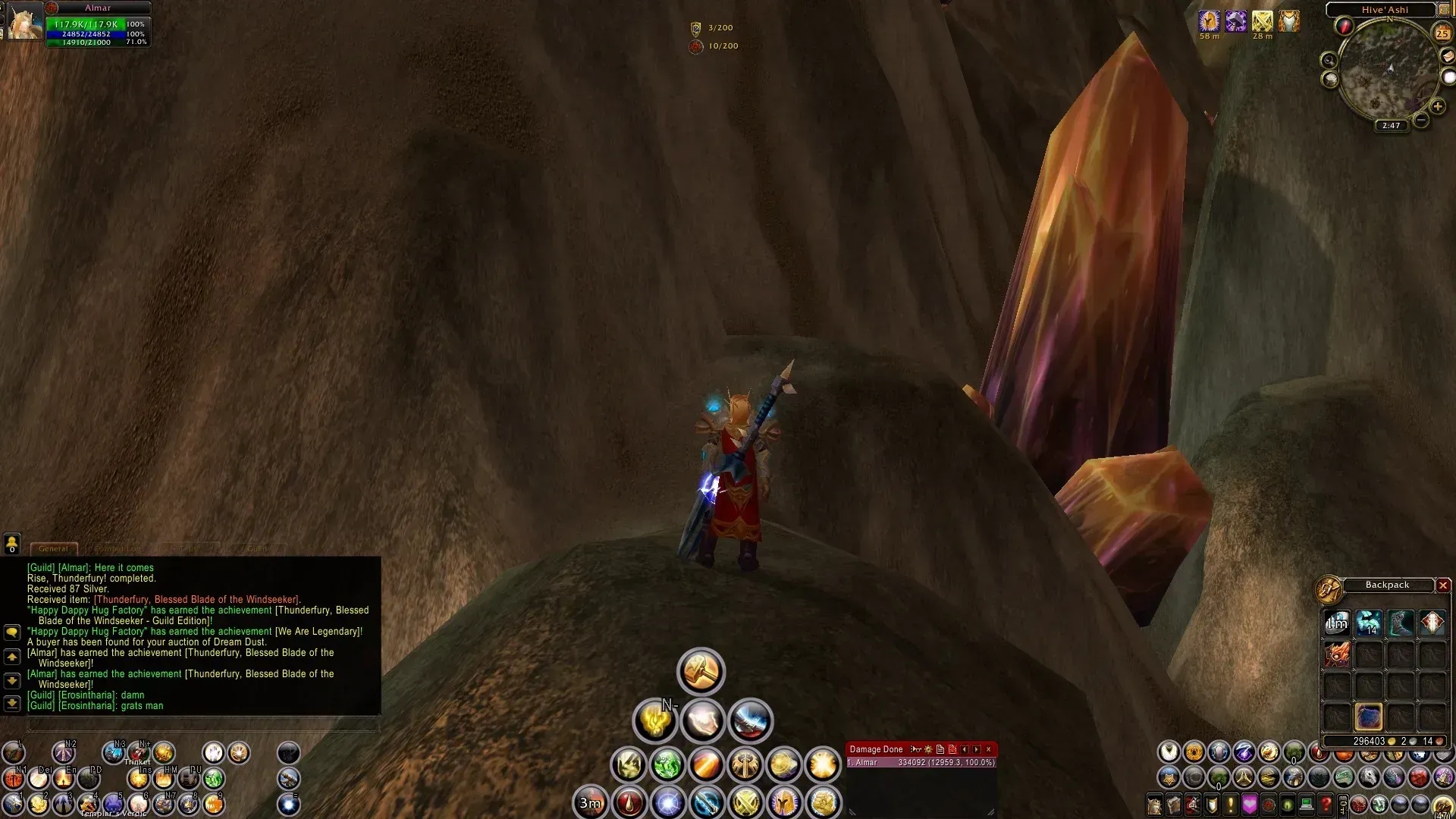Zoom in on the minimap

1438,106
